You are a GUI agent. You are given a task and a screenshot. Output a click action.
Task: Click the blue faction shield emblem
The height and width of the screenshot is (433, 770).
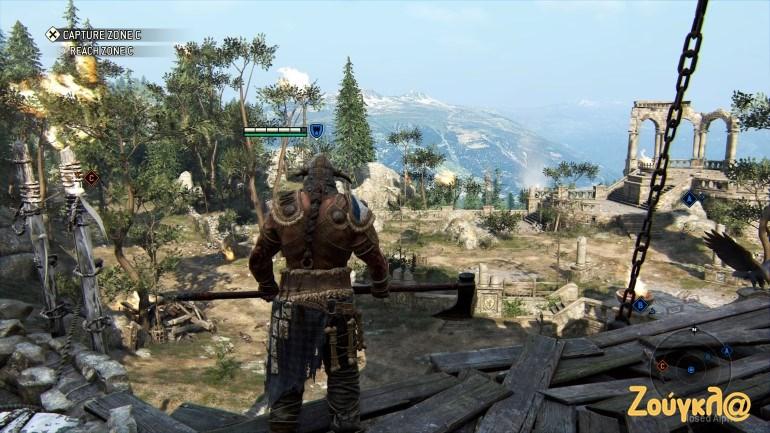coord(316,130)
